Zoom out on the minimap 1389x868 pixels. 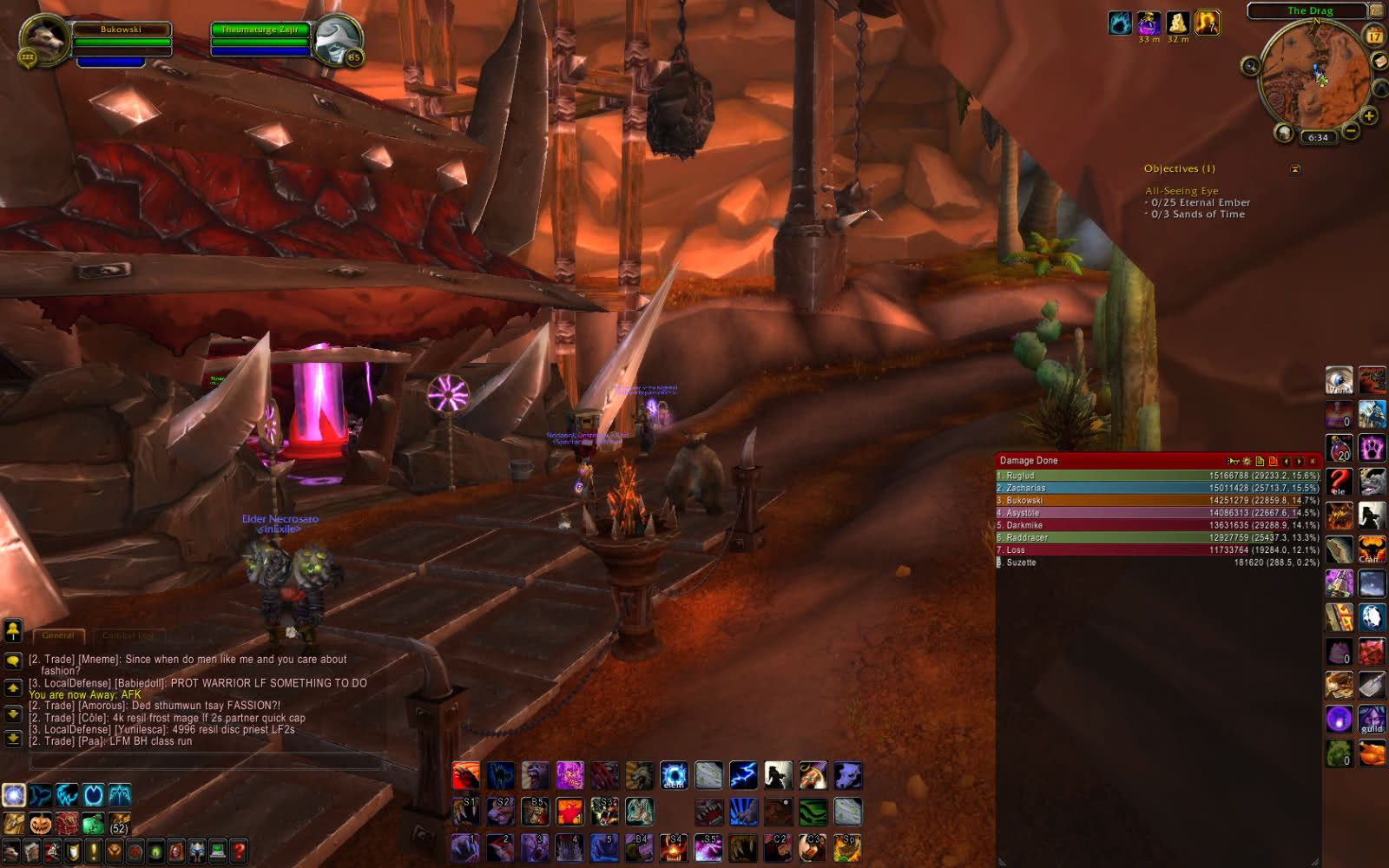[x=1351, y=131]
